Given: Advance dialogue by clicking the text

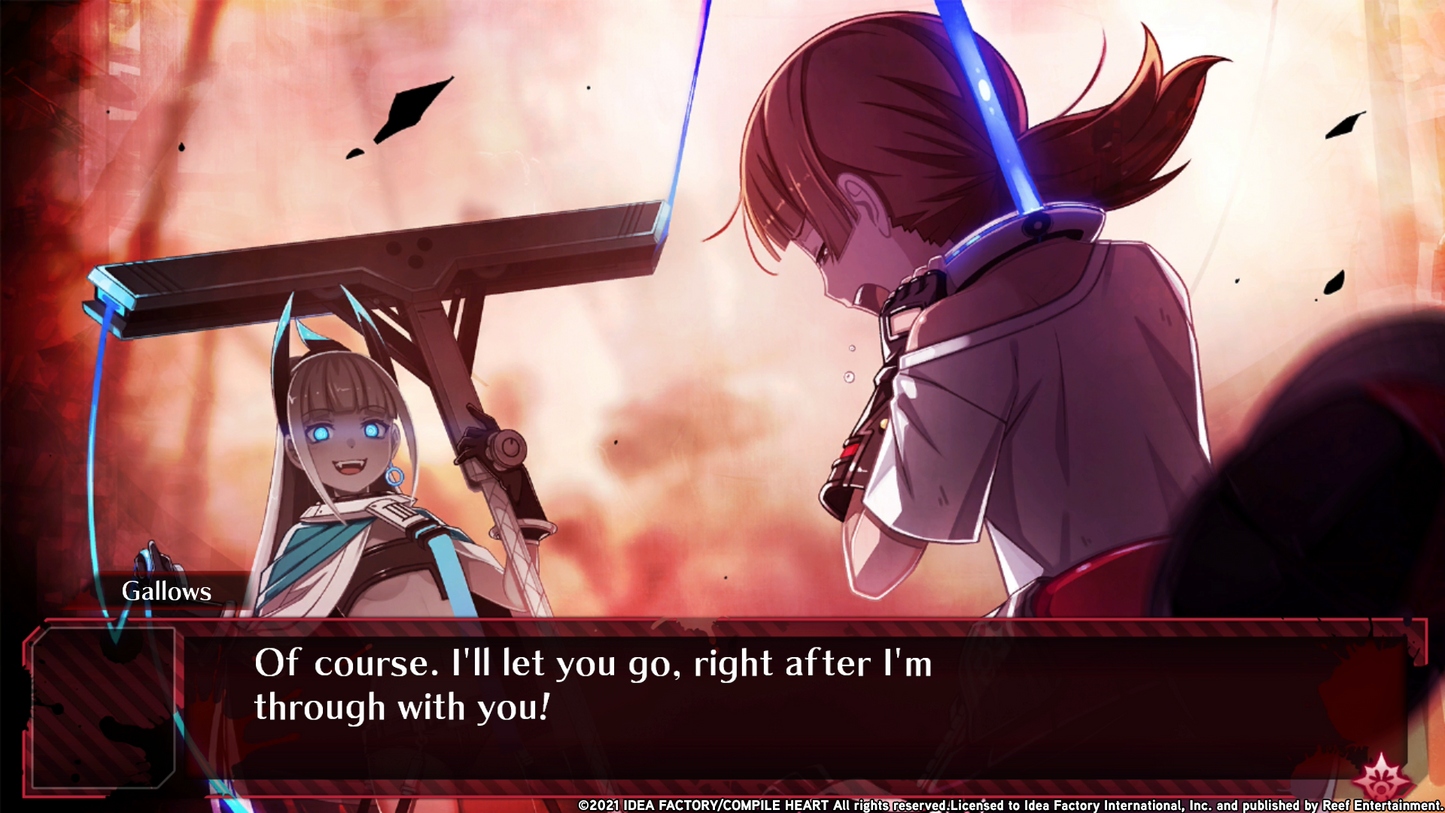Looking at the screenshot, I should [x=595, y=665].
